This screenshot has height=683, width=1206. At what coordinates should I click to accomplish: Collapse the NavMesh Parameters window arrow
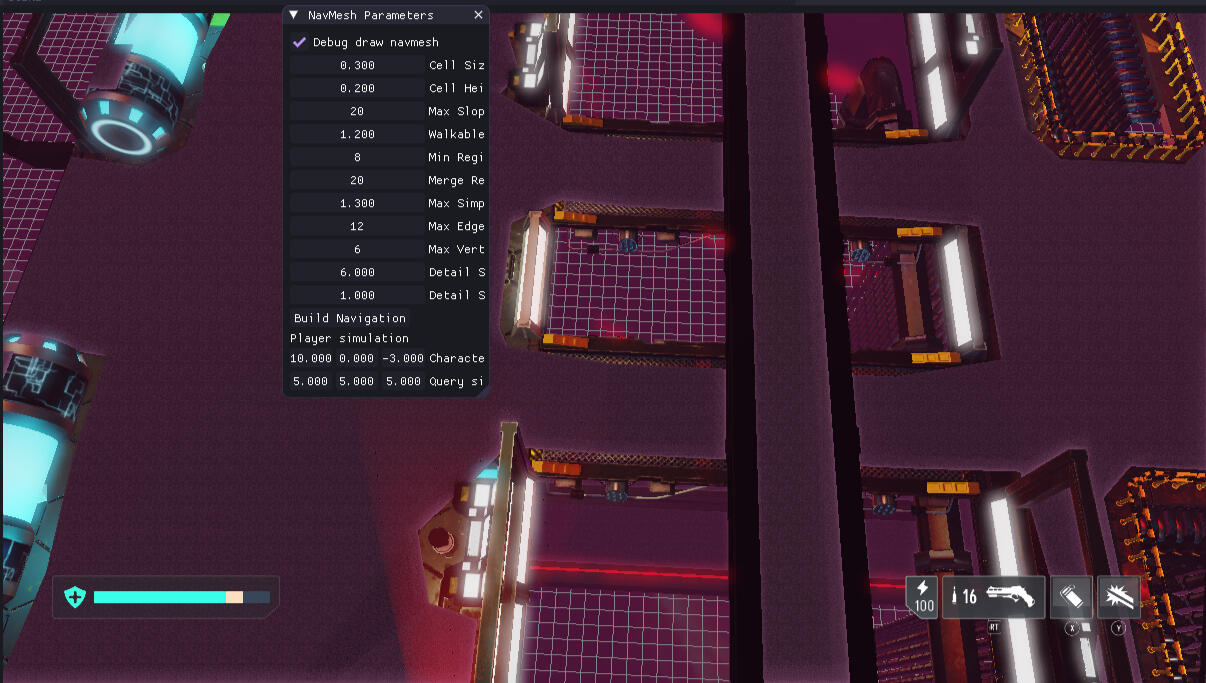[x=293, y=15]
